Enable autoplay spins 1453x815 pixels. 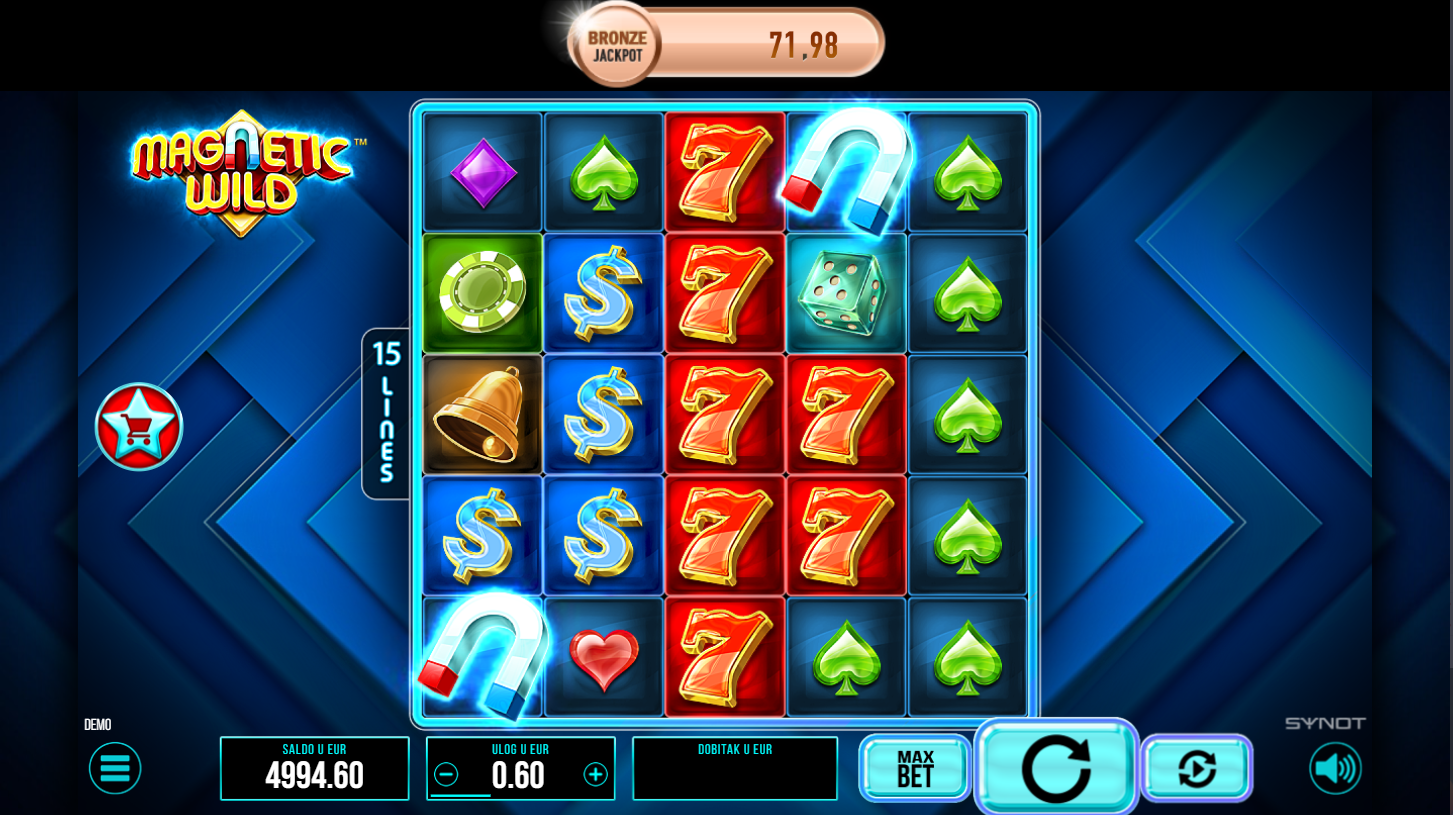[1197, 768]
